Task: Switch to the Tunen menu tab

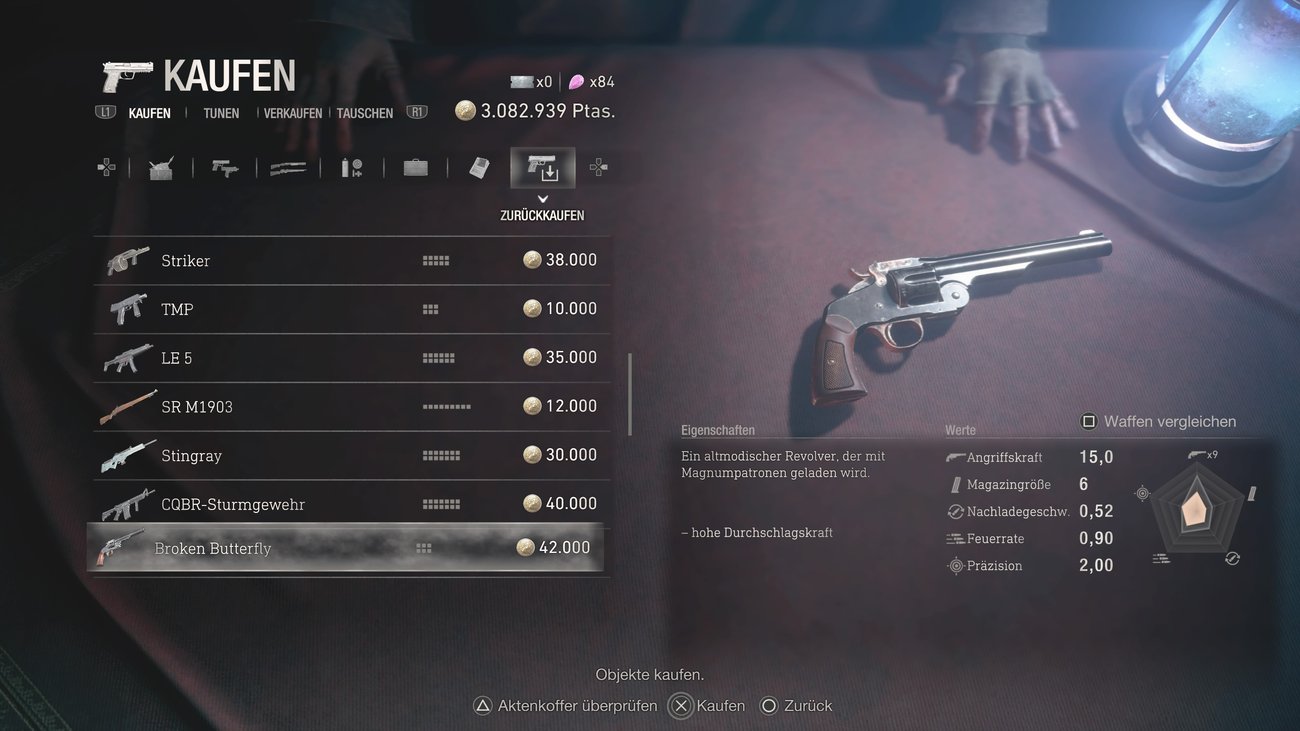Action: point(220,113)
